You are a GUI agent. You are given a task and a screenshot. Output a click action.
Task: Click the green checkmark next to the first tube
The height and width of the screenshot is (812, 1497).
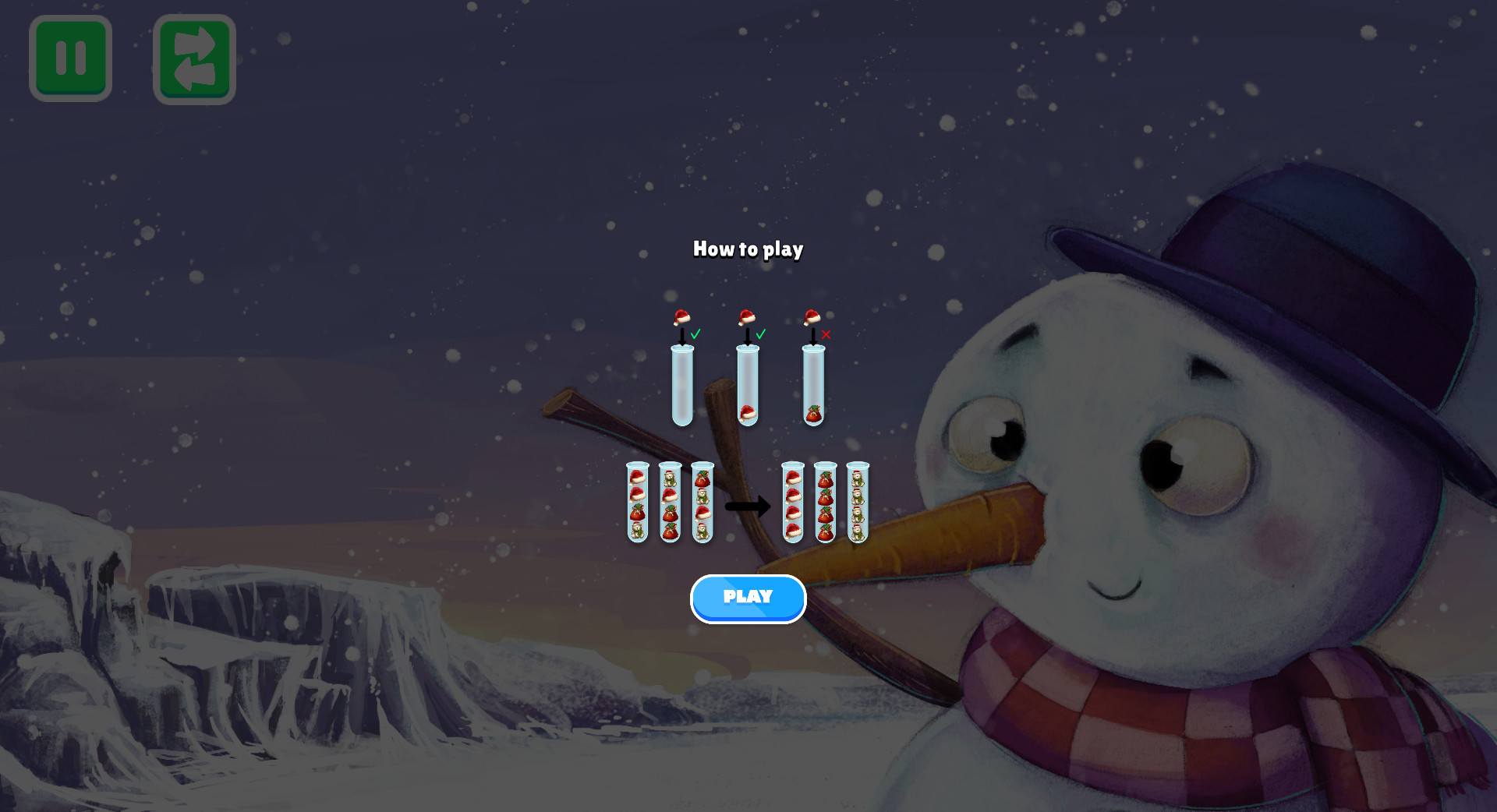pos(695,335)
